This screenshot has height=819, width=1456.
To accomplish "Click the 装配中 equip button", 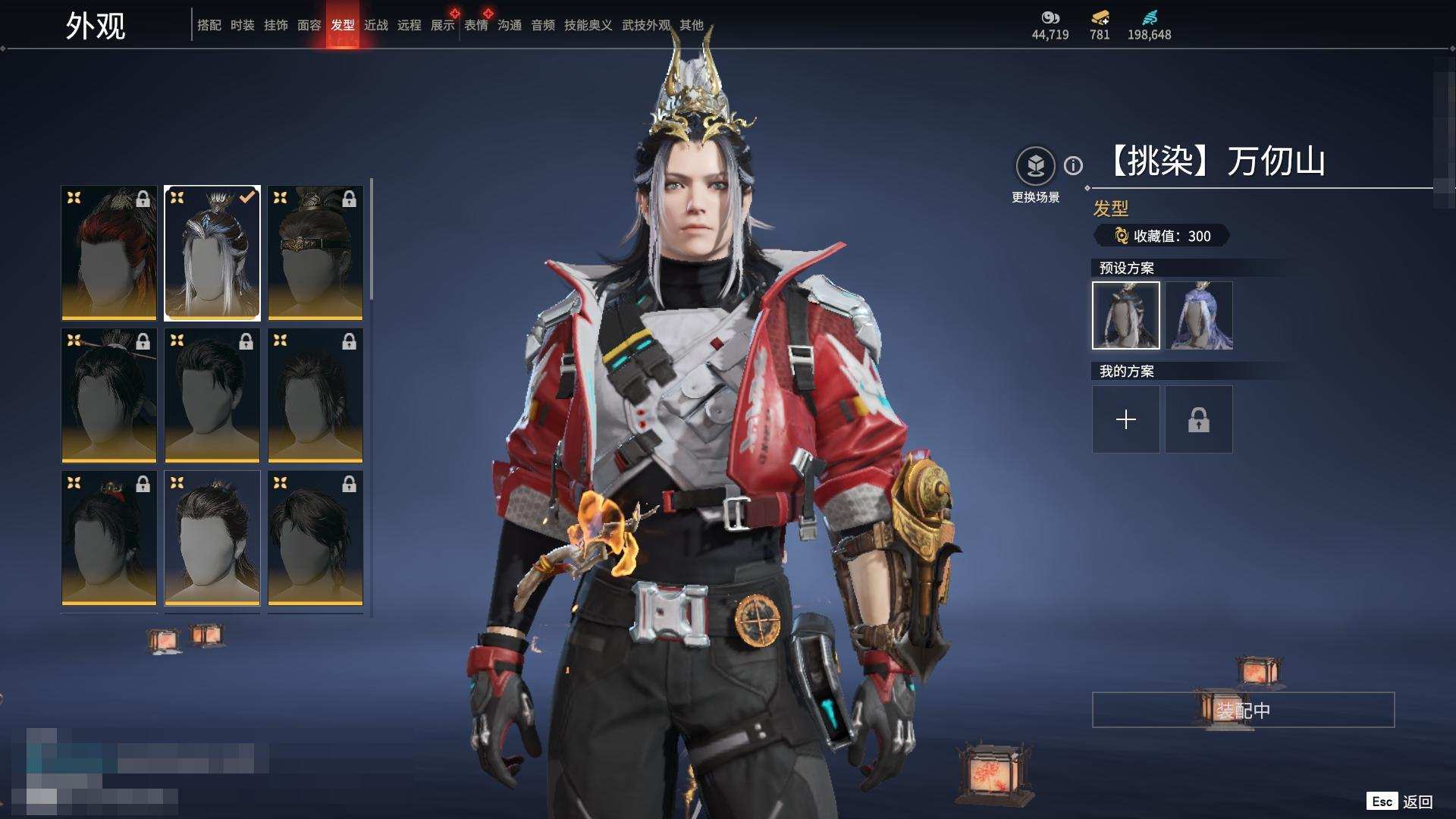I will pos(1243,710).
